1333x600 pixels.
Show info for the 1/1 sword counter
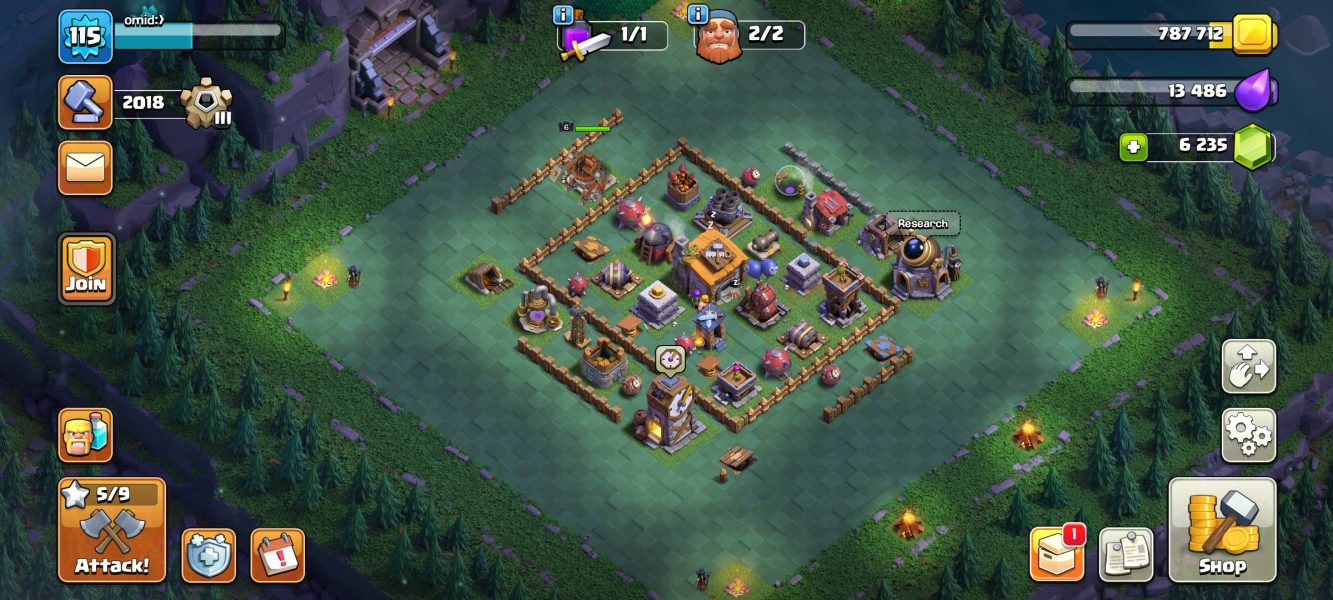pos(563,15)
